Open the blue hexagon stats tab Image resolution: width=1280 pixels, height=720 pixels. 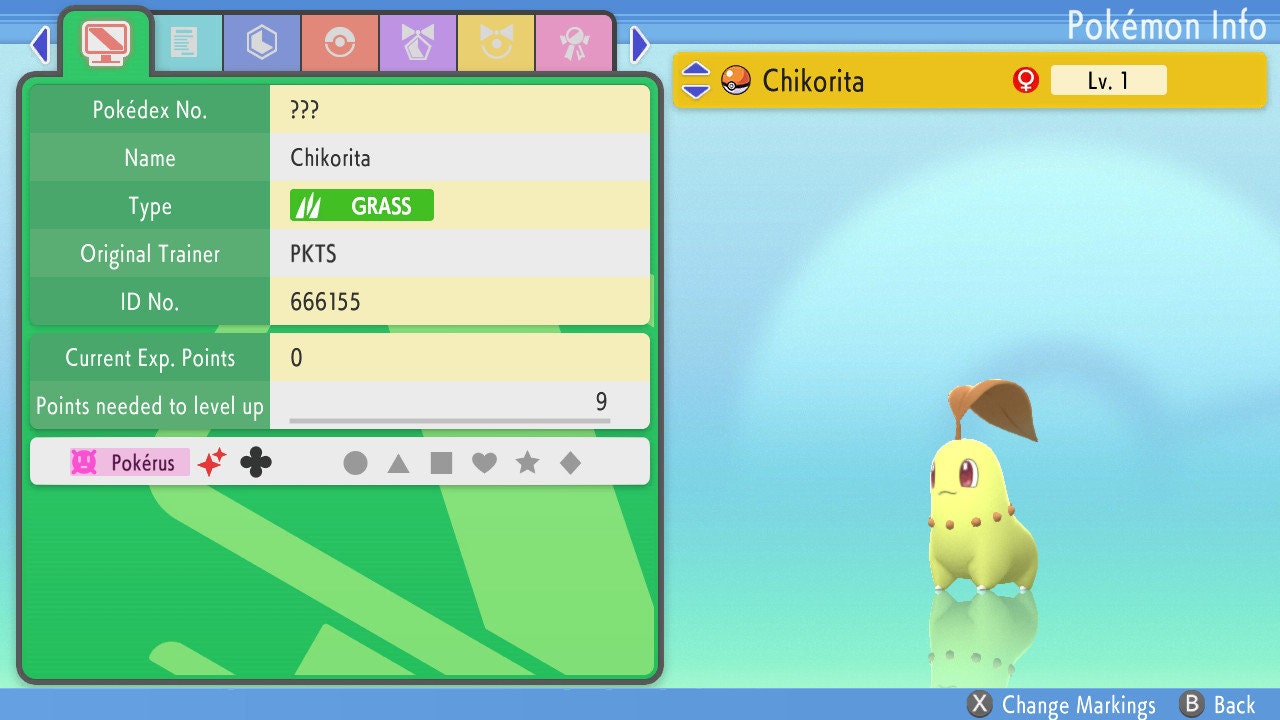[x=262, y=42]
